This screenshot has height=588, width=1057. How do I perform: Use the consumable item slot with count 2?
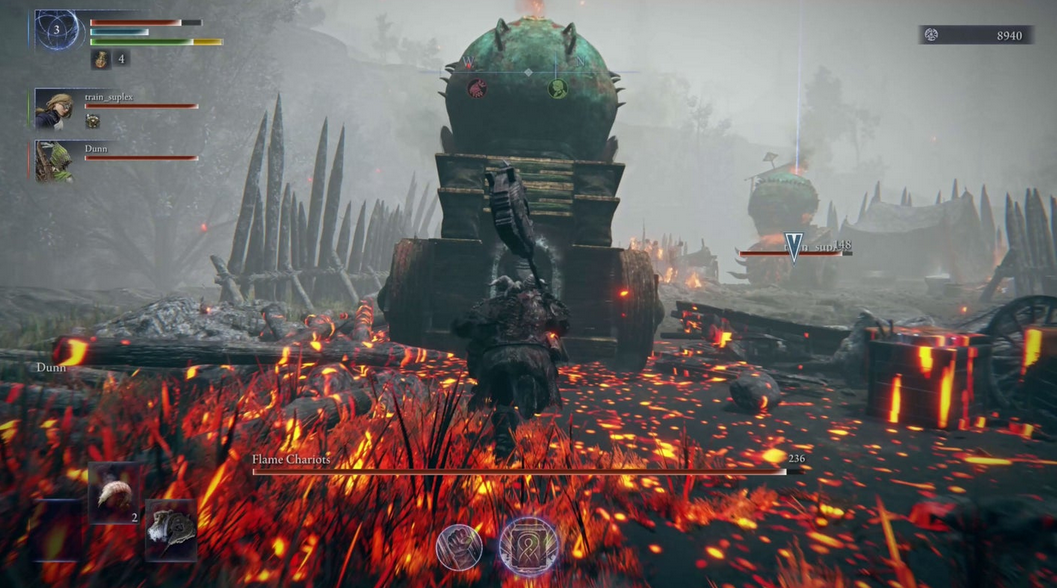114,492
